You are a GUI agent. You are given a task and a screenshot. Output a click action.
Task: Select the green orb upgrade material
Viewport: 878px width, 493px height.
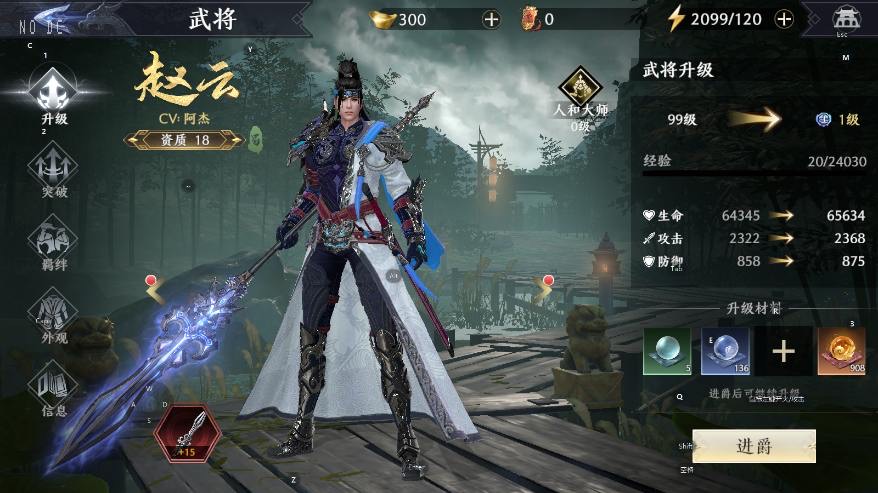coord(666,351)
